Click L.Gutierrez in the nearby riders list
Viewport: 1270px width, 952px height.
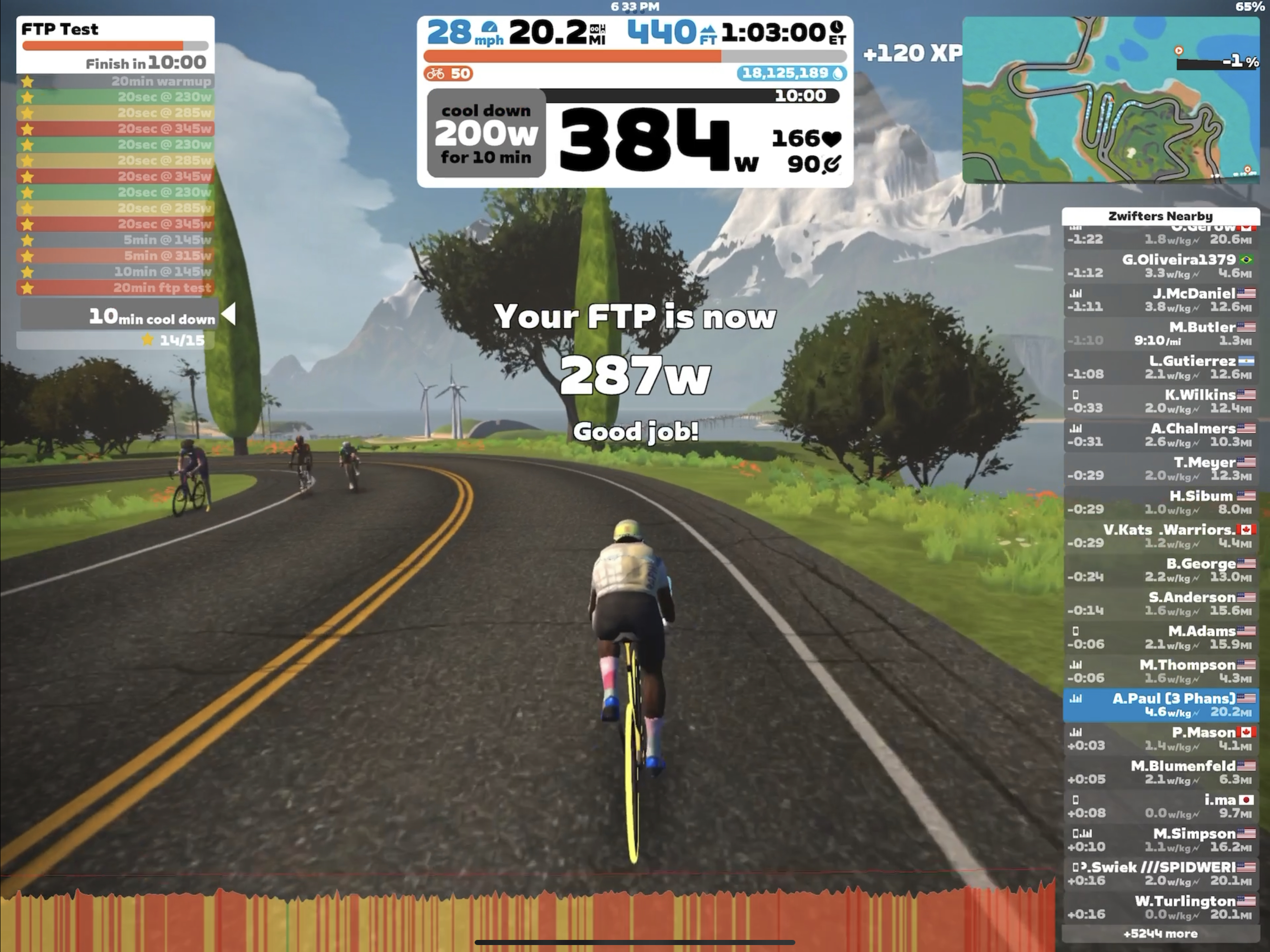click(1160, 368)
